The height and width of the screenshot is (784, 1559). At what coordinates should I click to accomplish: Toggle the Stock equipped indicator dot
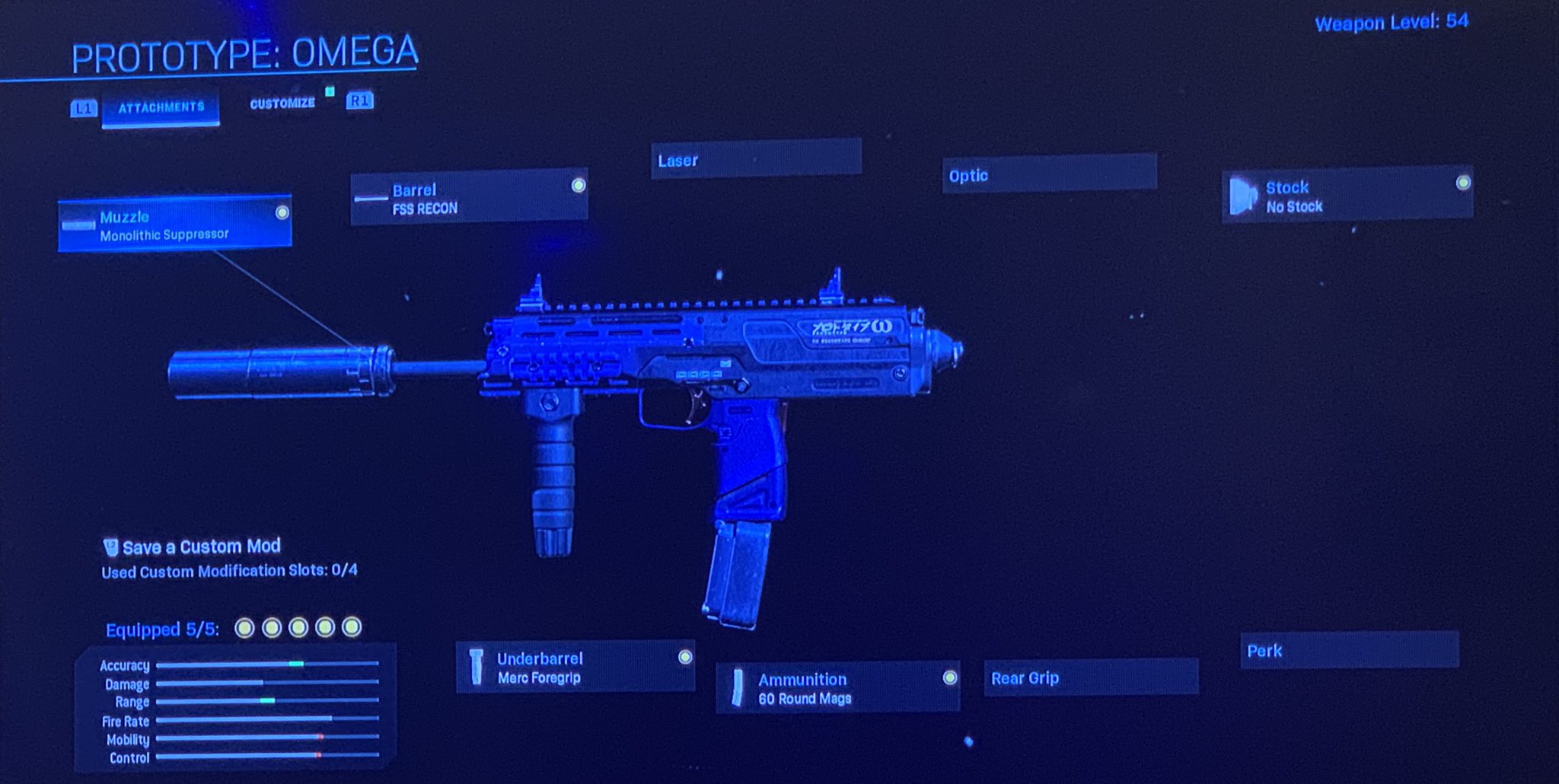click(x=1461, y=183)
